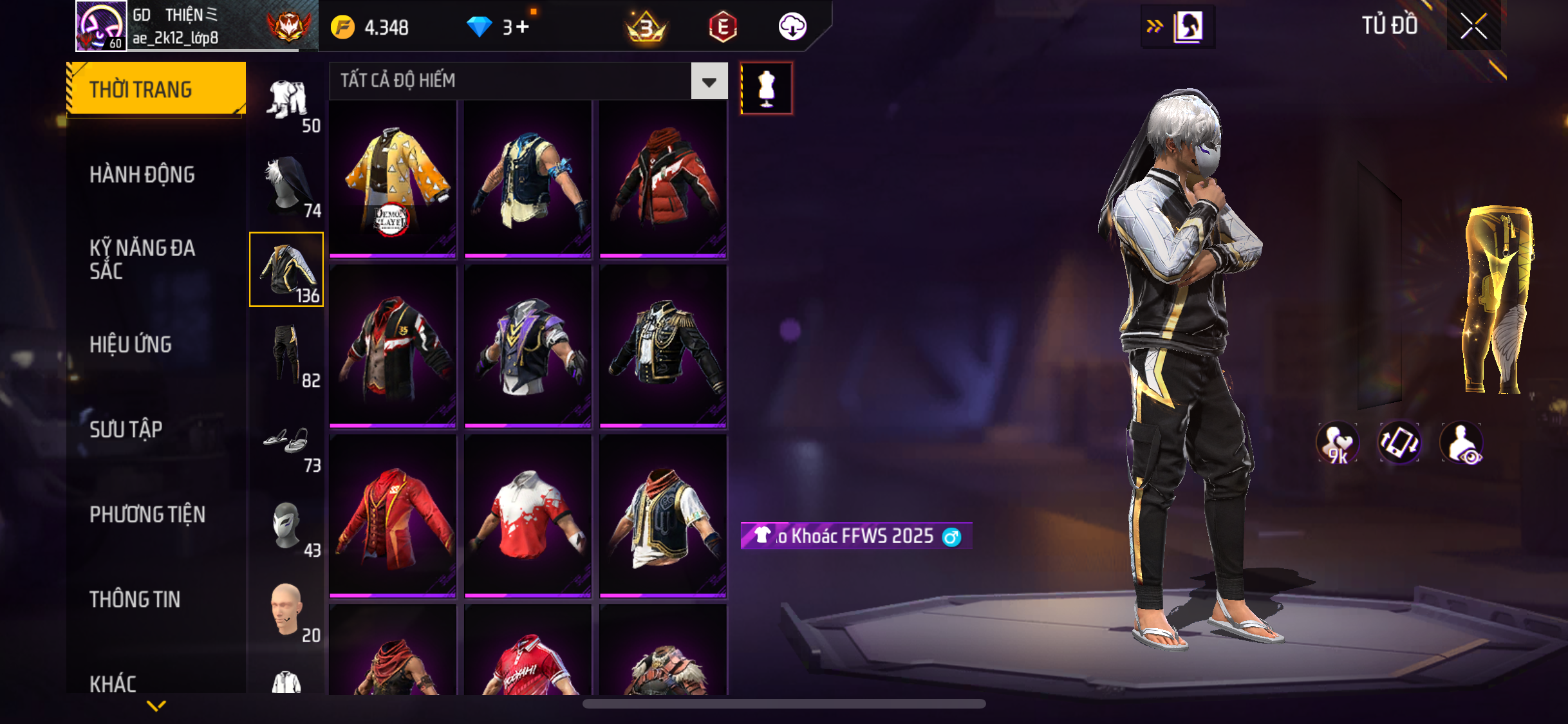
Task: Toggle the character view eye icon
Action: click(x=1462, y=443)
